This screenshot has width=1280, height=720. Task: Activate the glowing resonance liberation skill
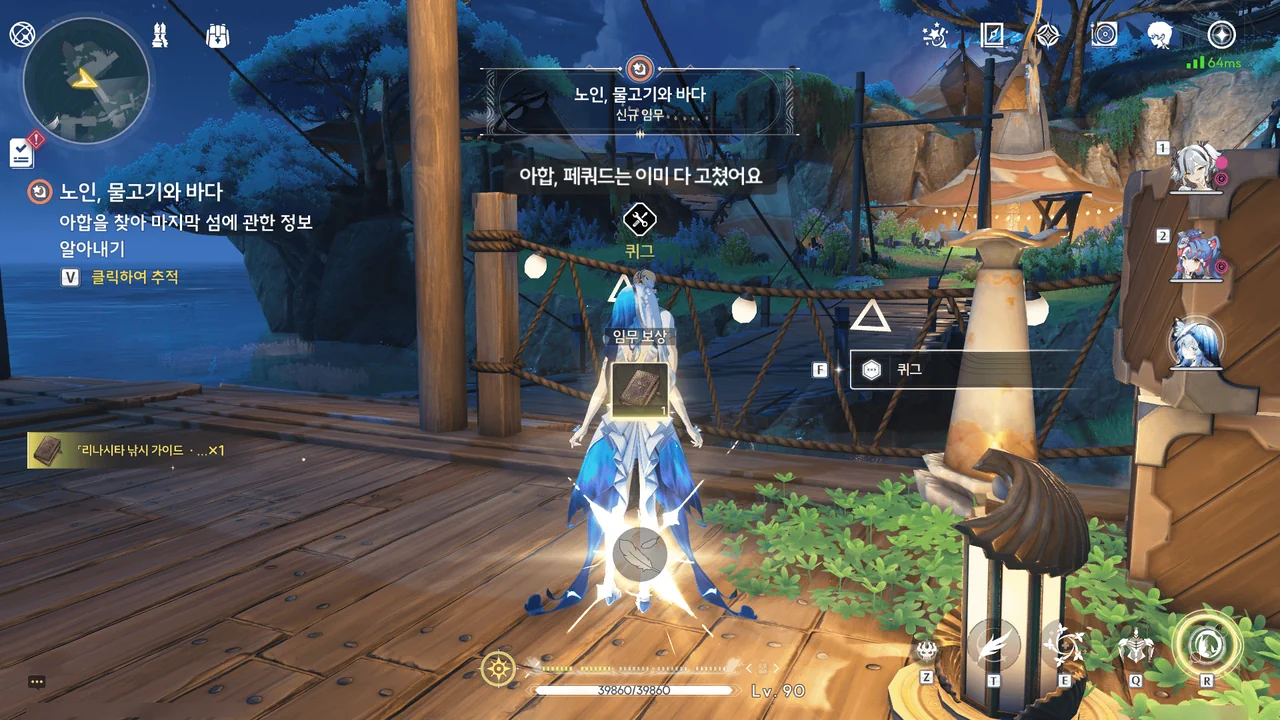tap(1206, 645)
